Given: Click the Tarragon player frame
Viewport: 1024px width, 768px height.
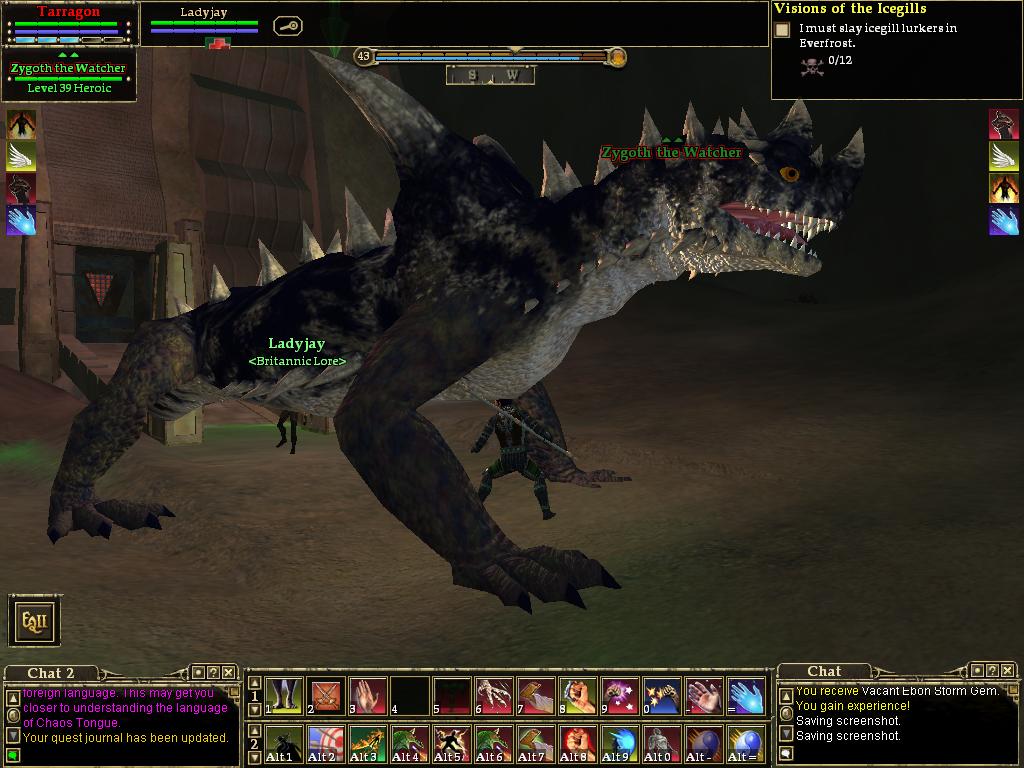Looking at the screenshot, I should pyautogui.click(x=68, y=24).
